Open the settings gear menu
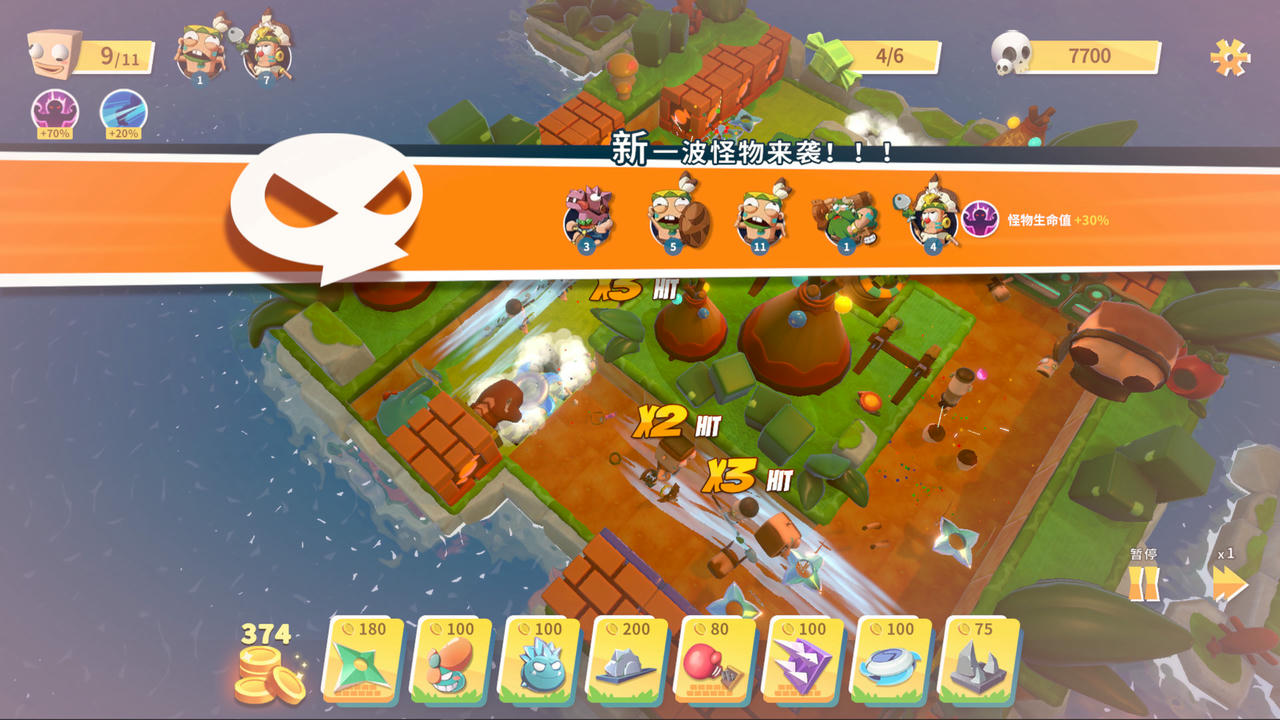Screen dimensions: 1280x720 point(1230,57)
